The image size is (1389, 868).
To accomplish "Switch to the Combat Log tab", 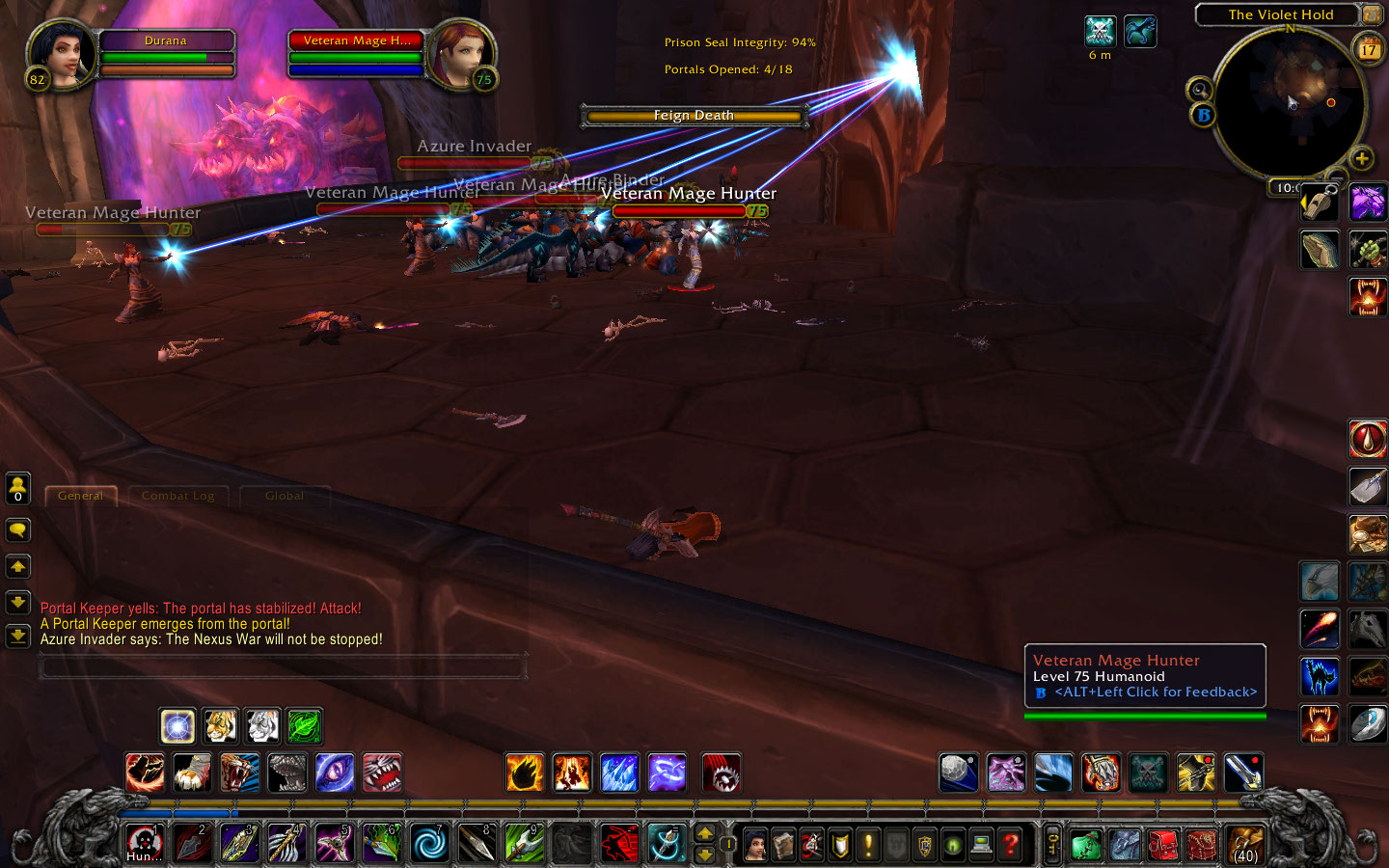I will 178,496.
